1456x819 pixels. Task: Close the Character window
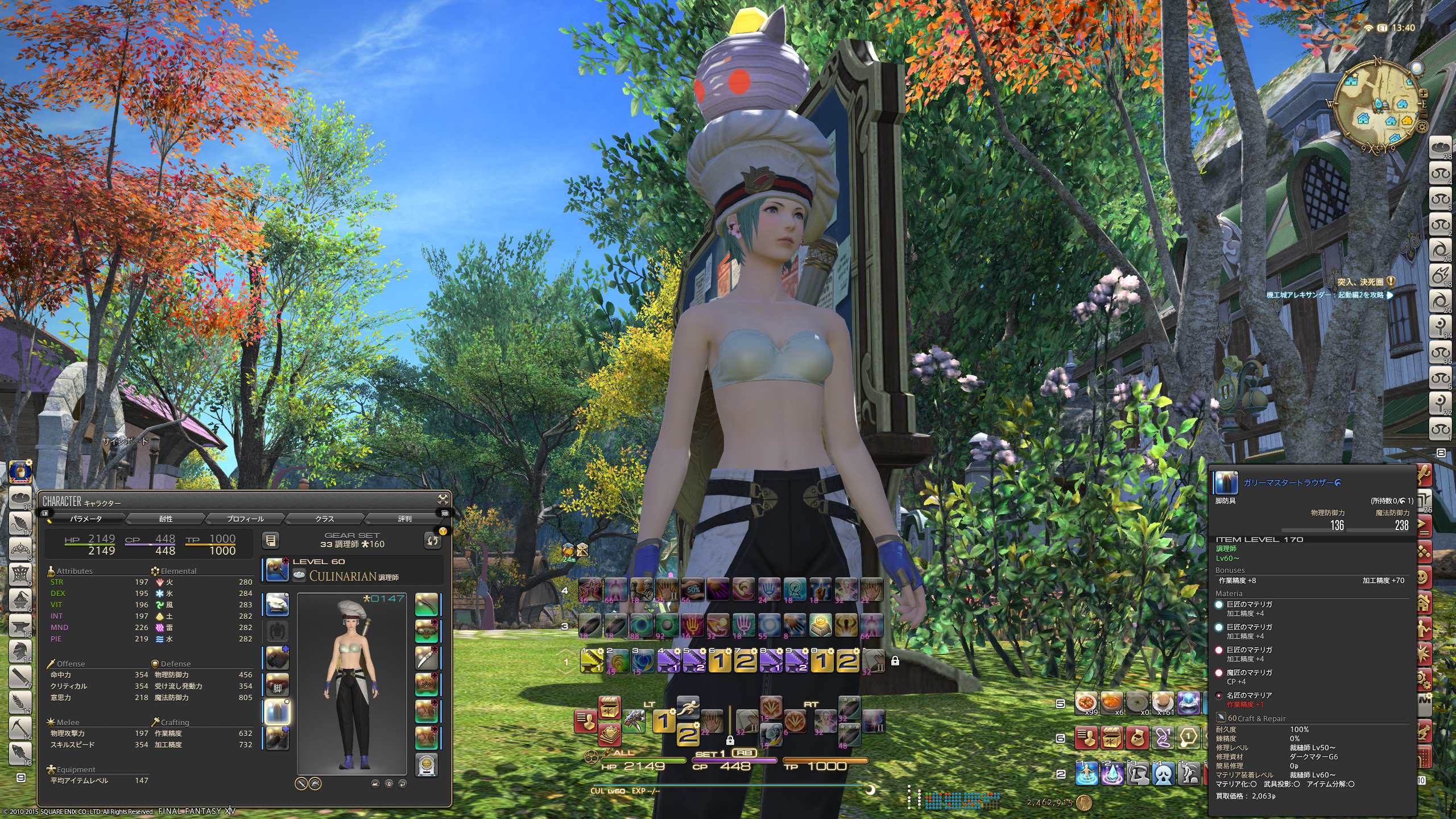coord(442,500)
